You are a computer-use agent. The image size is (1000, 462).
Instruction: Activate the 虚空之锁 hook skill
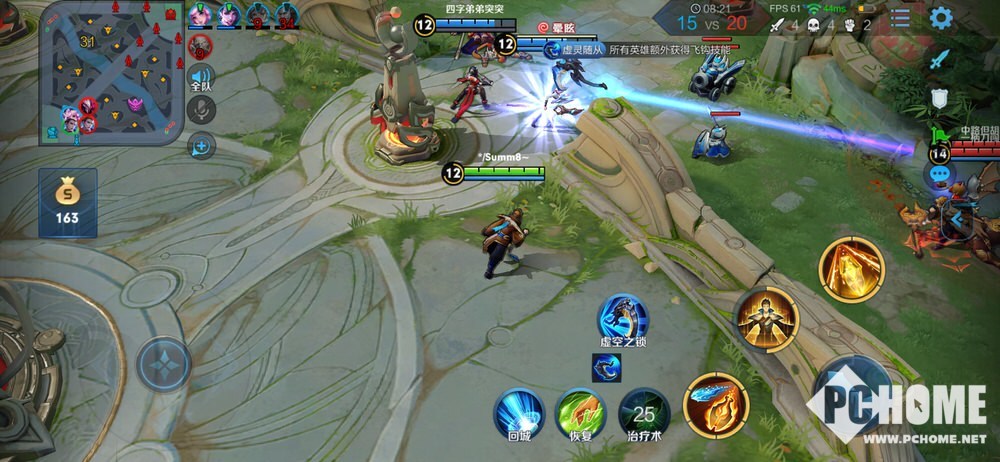coord(624,319)
